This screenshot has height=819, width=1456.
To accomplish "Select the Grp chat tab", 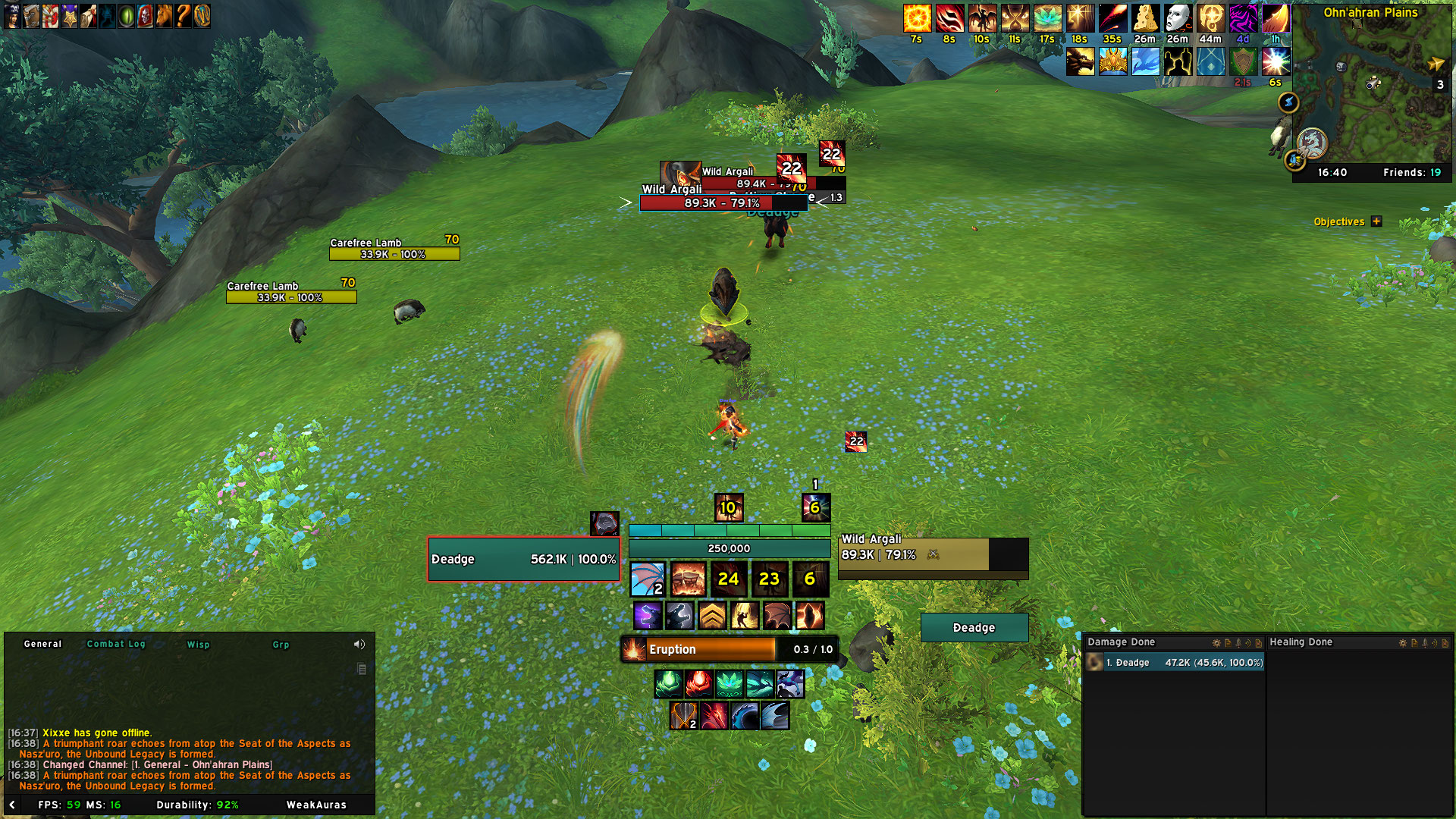I will (281, 645).
